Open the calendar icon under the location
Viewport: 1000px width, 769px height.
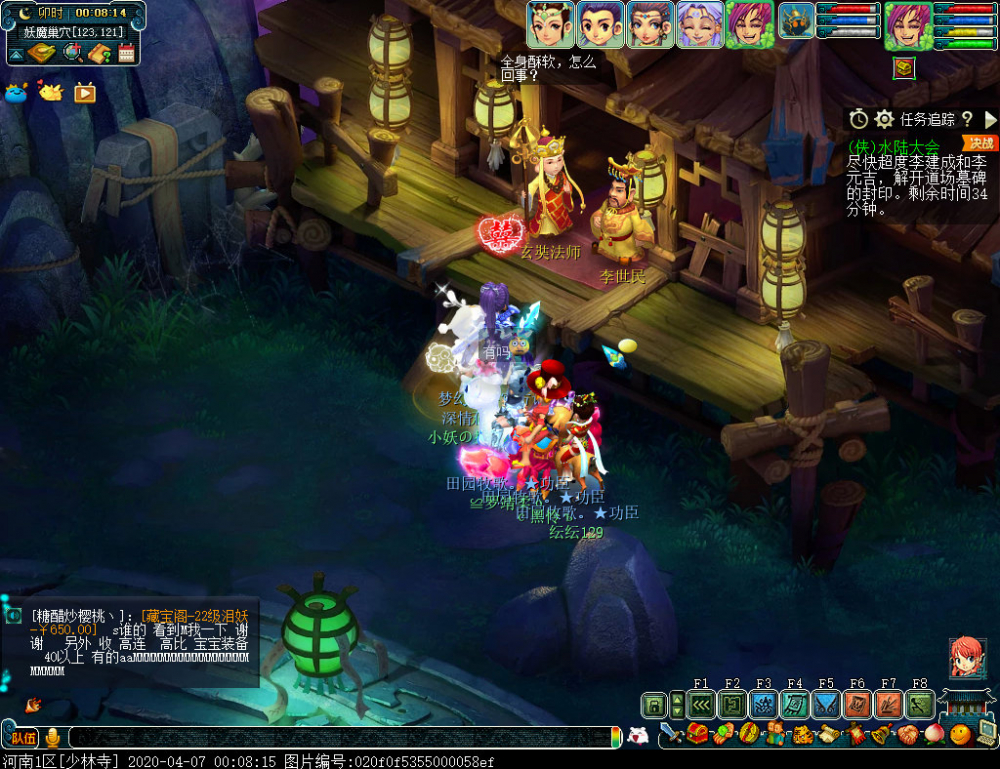126,54
